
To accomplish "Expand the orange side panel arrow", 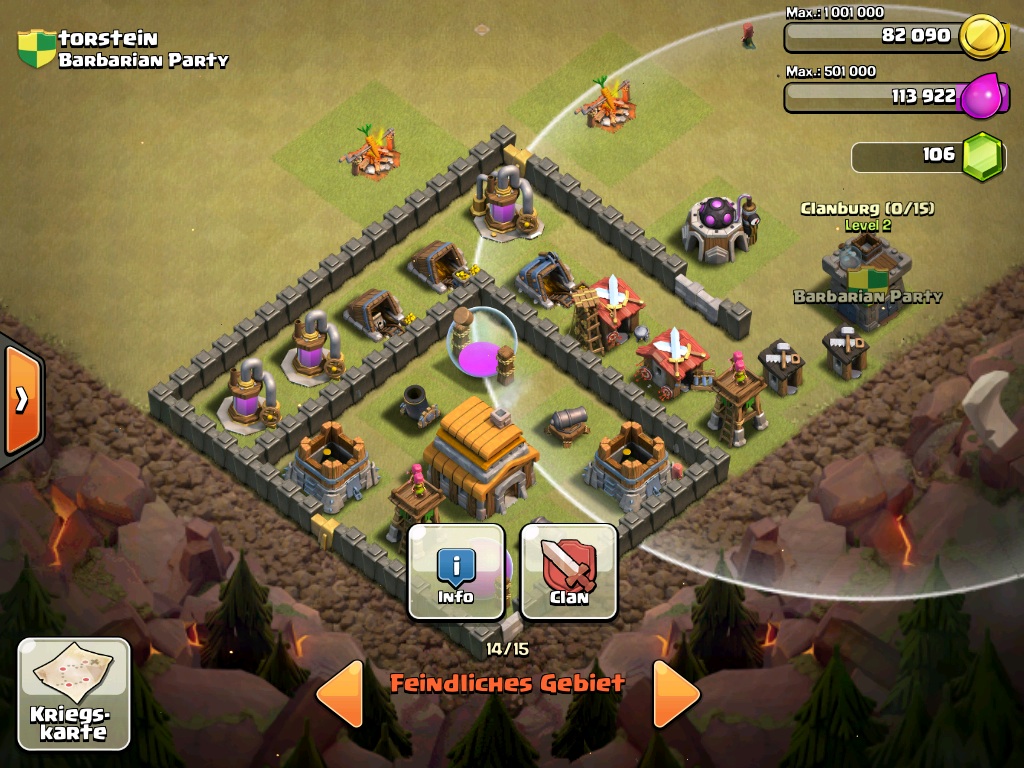I will 21,400.
